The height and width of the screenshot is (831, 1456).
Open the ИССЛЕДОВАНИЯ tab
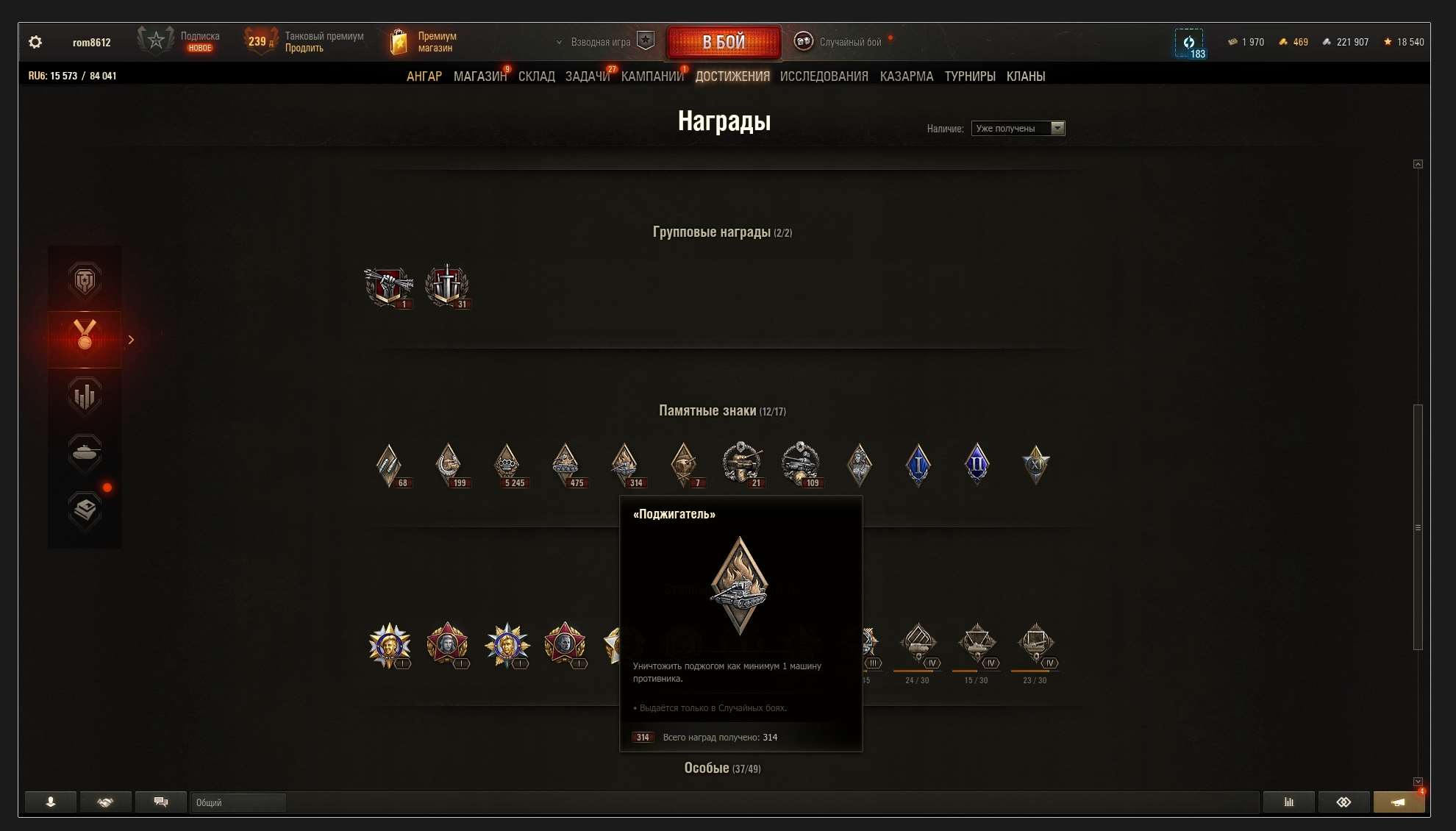pos(824,76)
